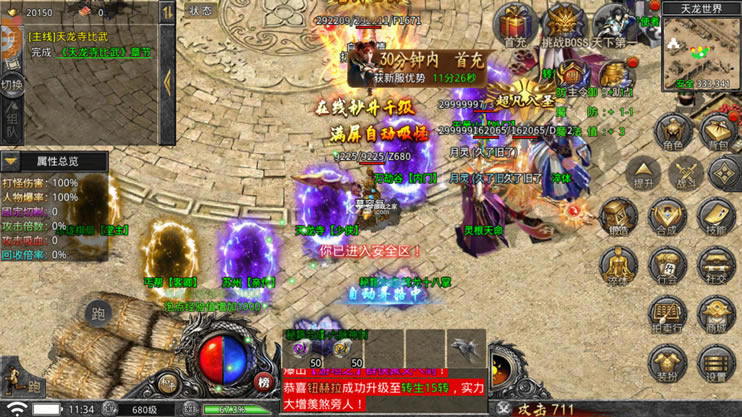Open the 挑战BOSS challenge icon
This screenshot has width=742, height=417.
565,24
